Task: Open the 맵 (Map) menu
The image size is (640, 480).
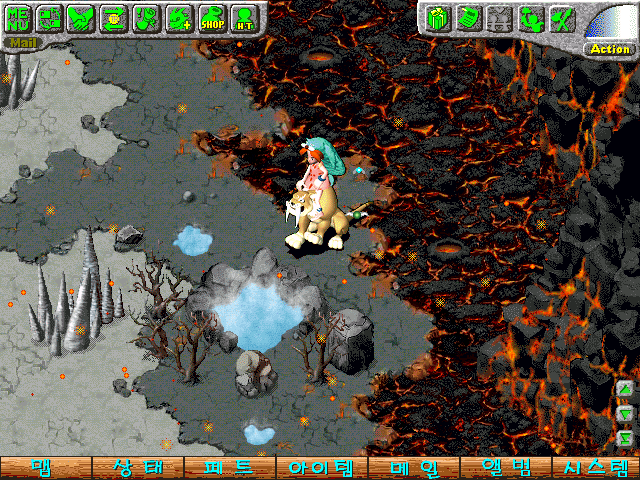Action: point(45,468)
